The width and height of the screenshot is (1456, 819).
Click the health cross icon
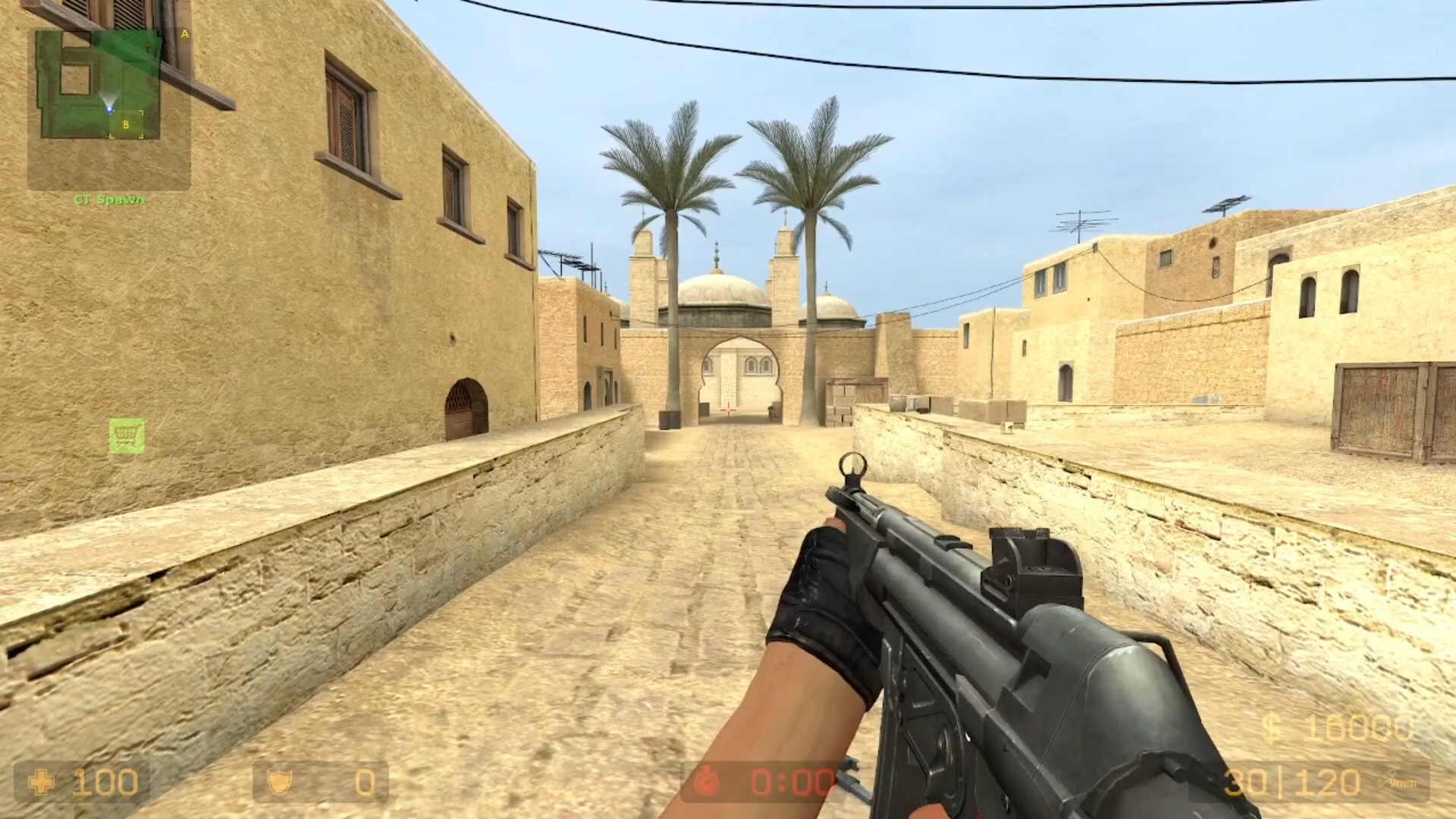(x=42, y=783)
